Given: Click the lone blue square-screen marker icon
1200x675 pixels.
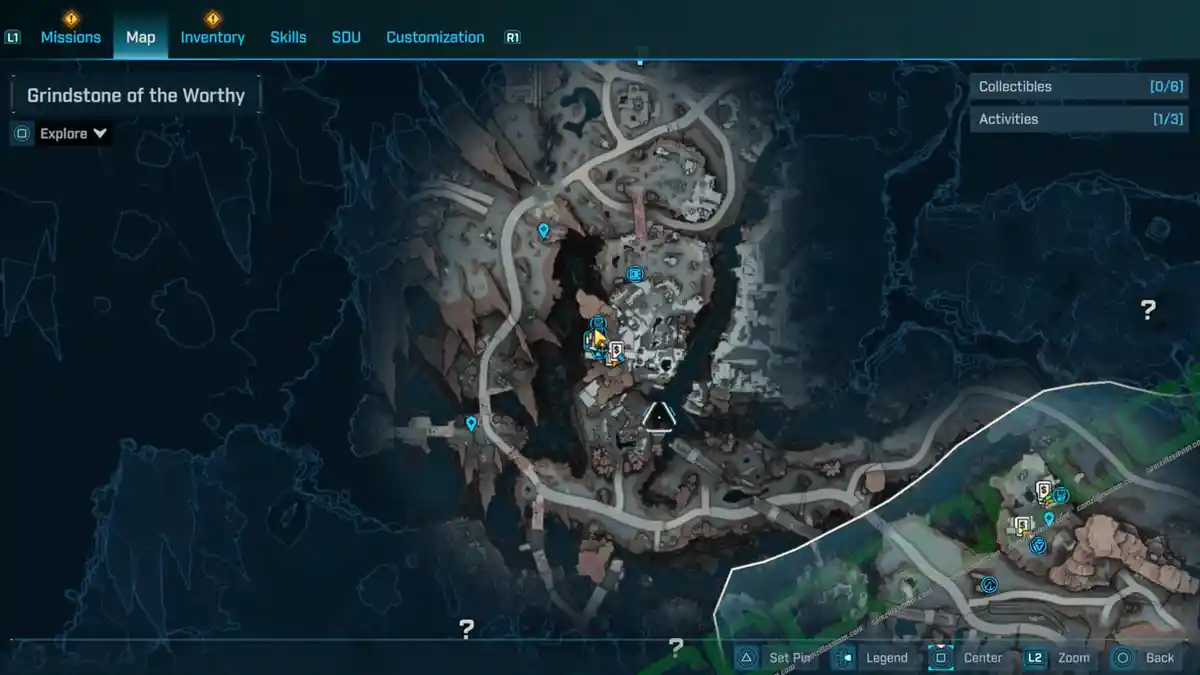Looking at the screenshot, I should [x=634, y=274].
